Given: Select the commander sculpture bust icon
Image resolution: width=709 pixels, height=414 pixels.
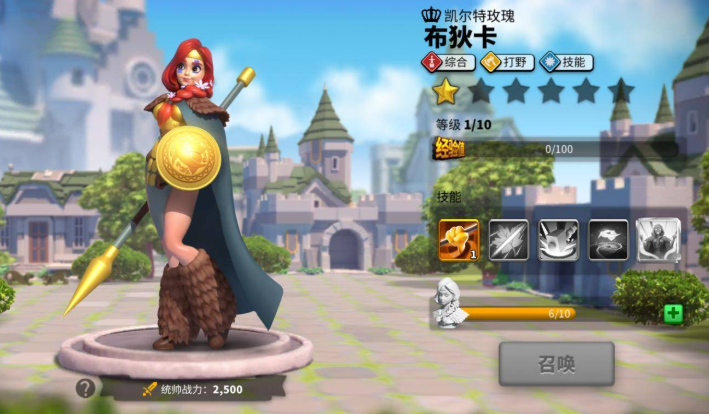Looking at the screenshot, I should tap(449, 303).
